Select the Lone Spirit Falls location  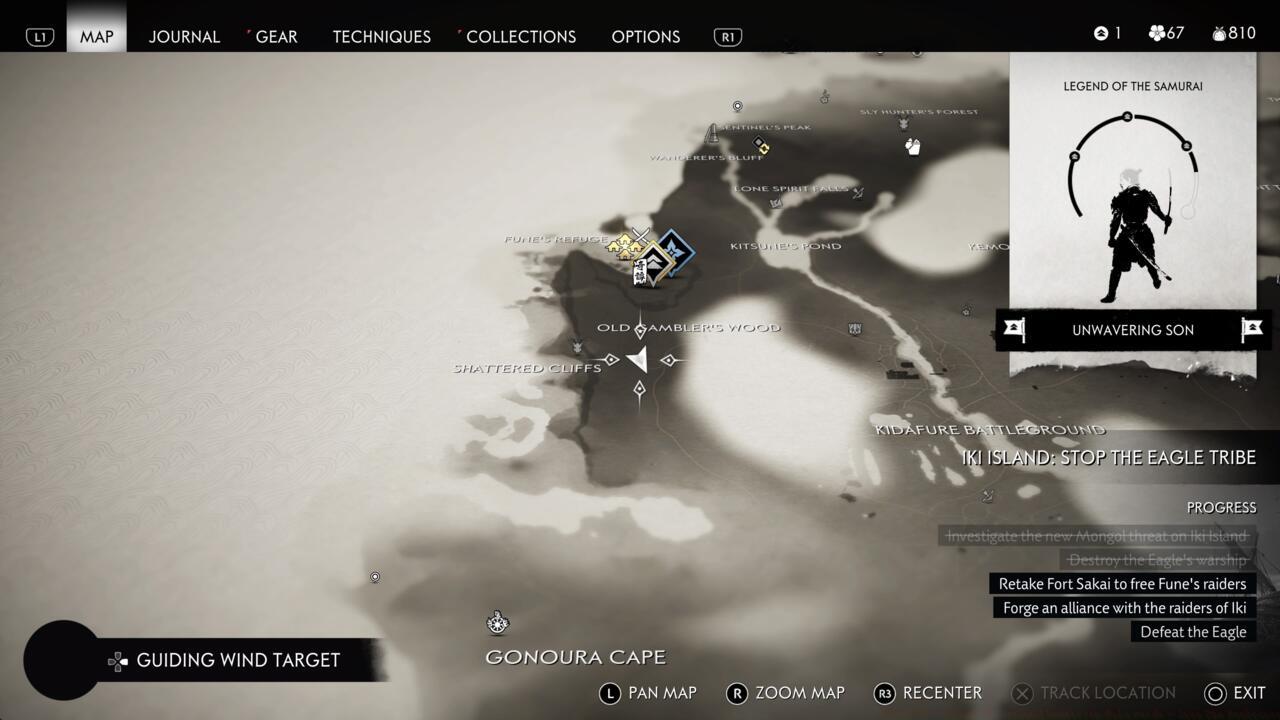click(x=791, y=189)
